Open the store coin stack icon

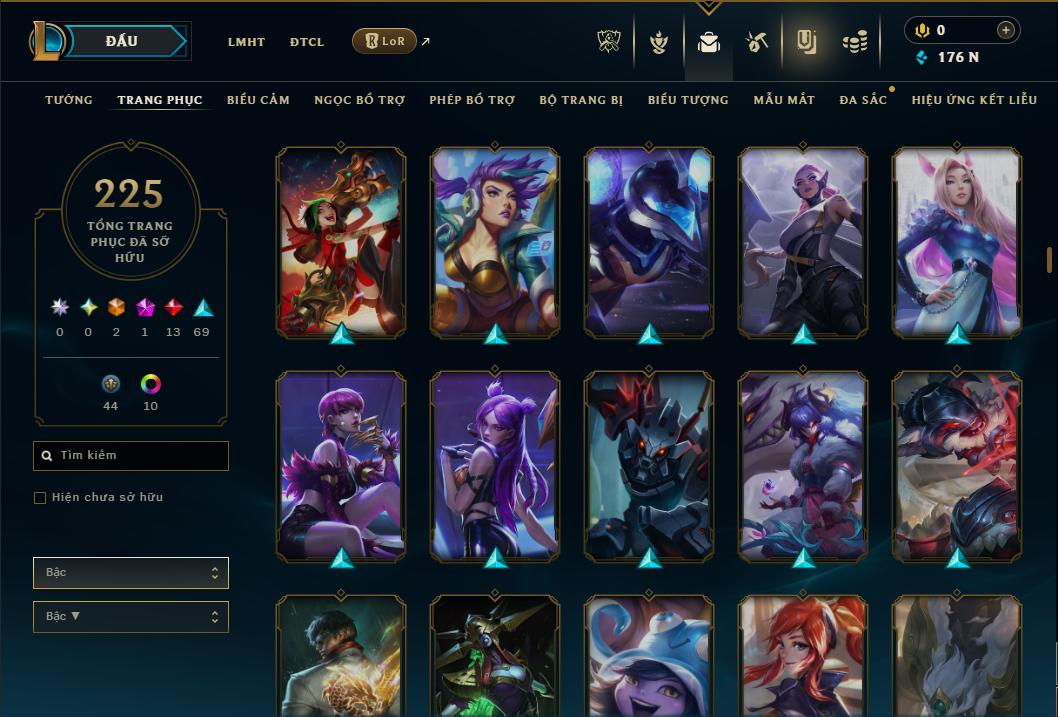click(854, 42)
